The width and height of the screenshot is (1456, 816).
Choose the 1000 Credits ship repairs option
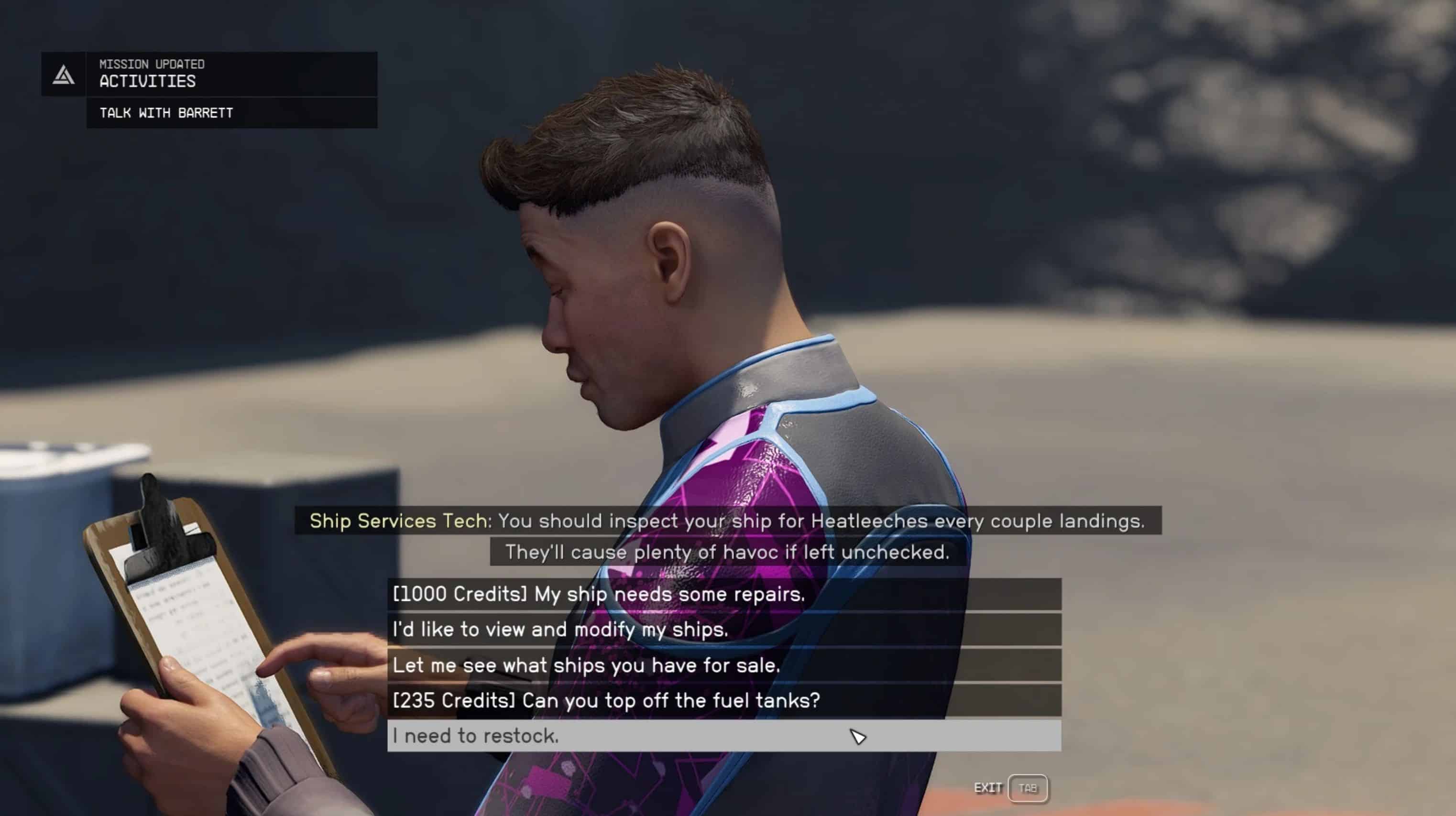pyautogui.click(x=723, y=594)
